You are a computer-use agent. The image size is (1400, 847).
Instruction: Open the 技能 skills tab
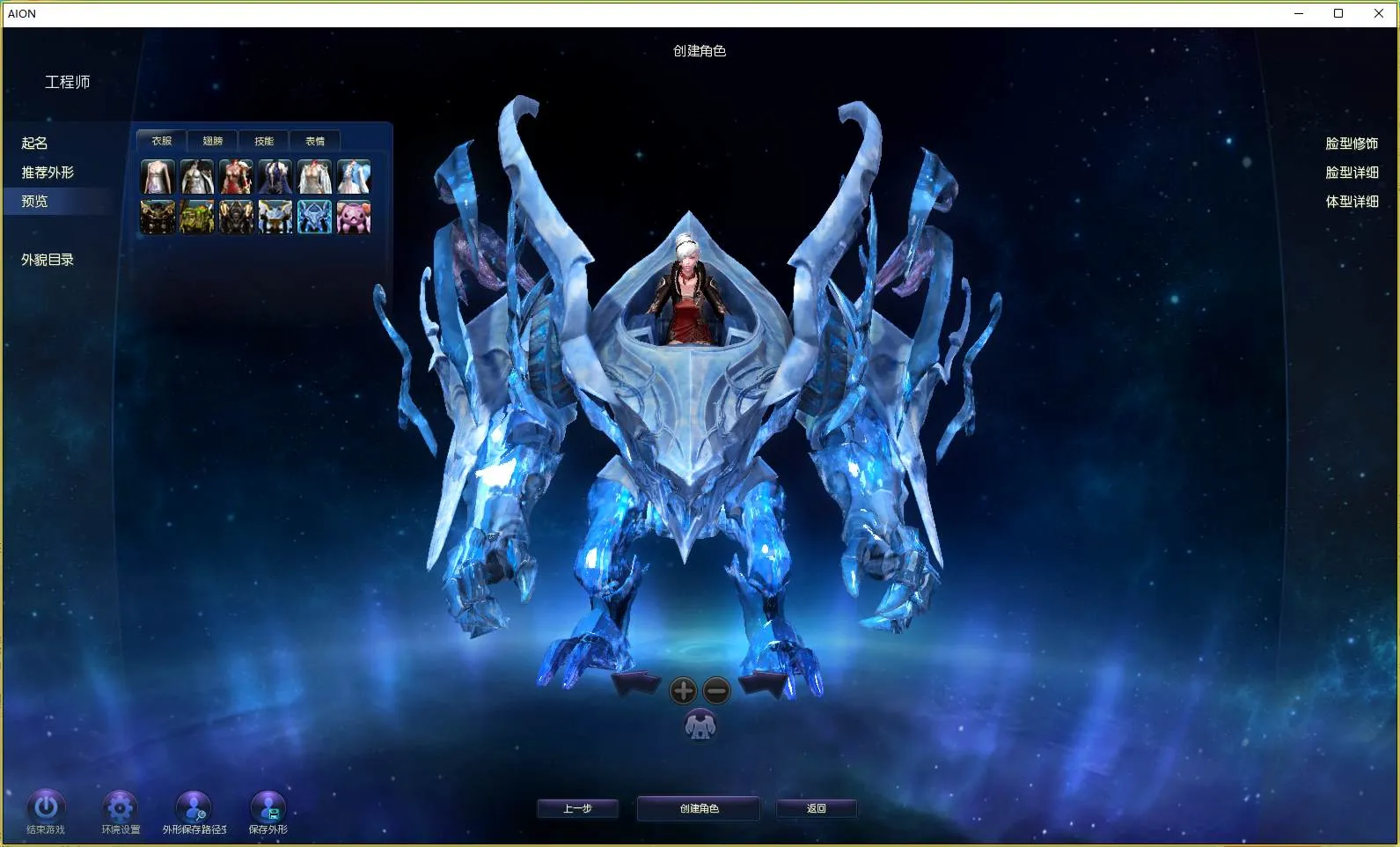[264, 141]
